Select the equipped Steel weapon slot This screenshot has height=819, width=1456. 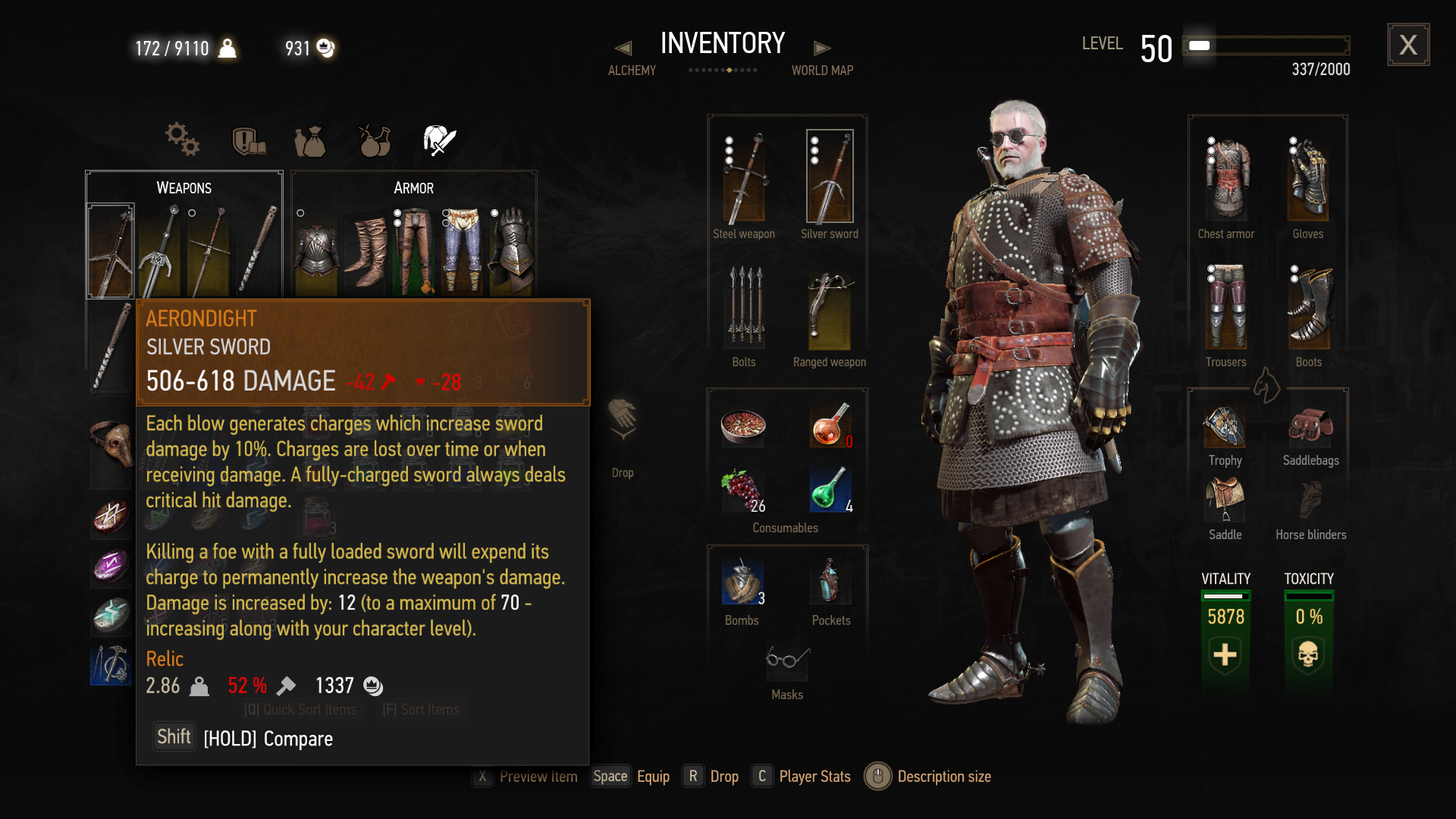coord(744,178)
